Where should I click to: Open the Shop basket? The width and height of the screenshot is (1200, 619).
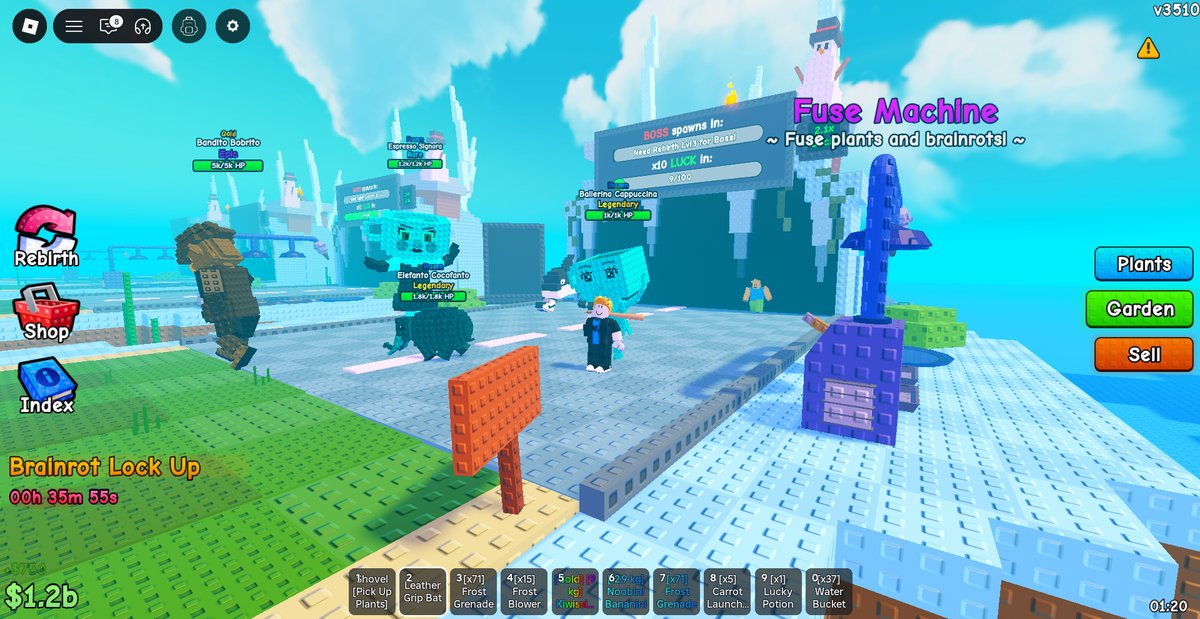[x=46, y=313]
